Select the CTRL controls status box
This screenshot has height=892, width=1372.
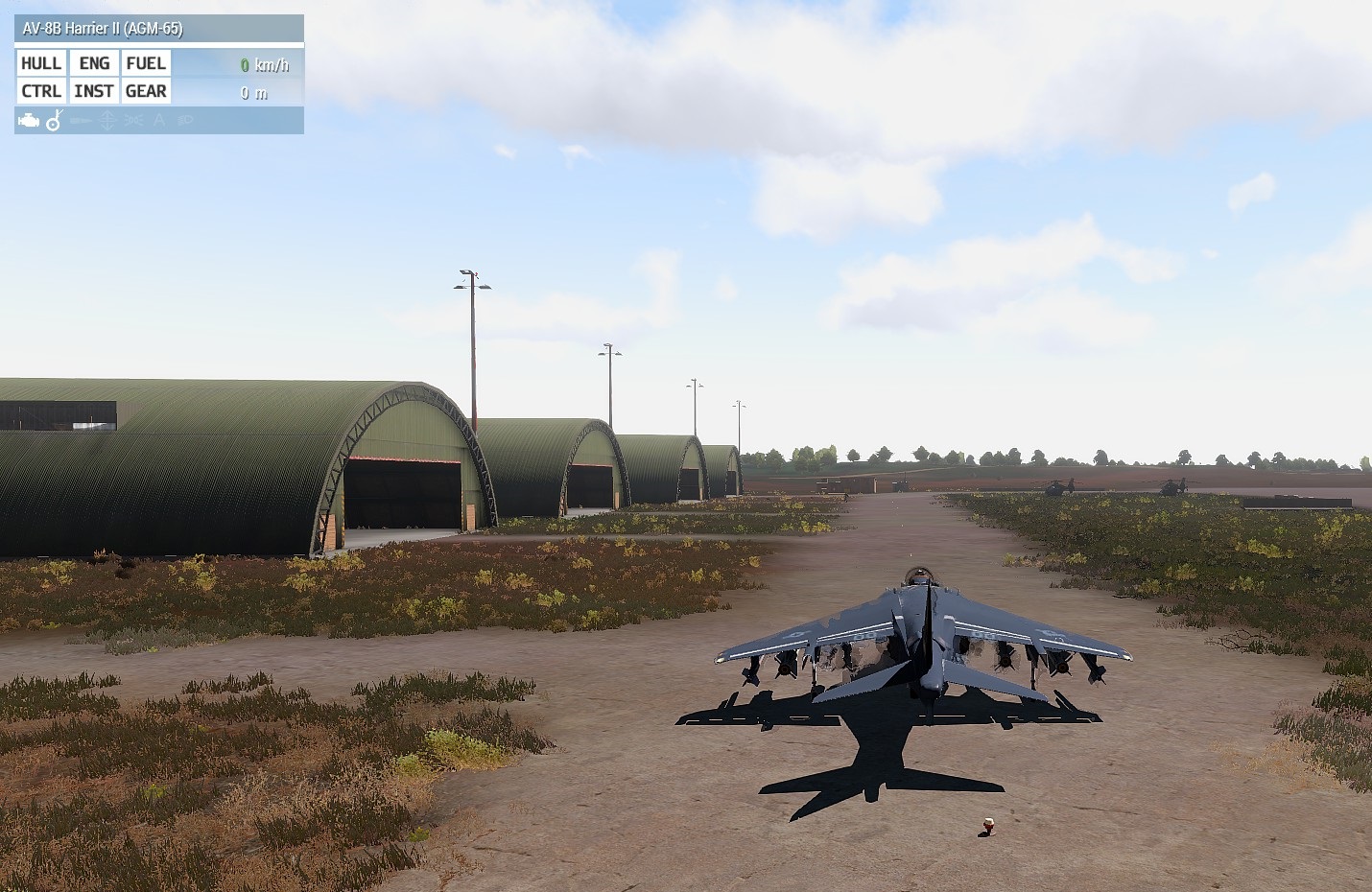41,91
